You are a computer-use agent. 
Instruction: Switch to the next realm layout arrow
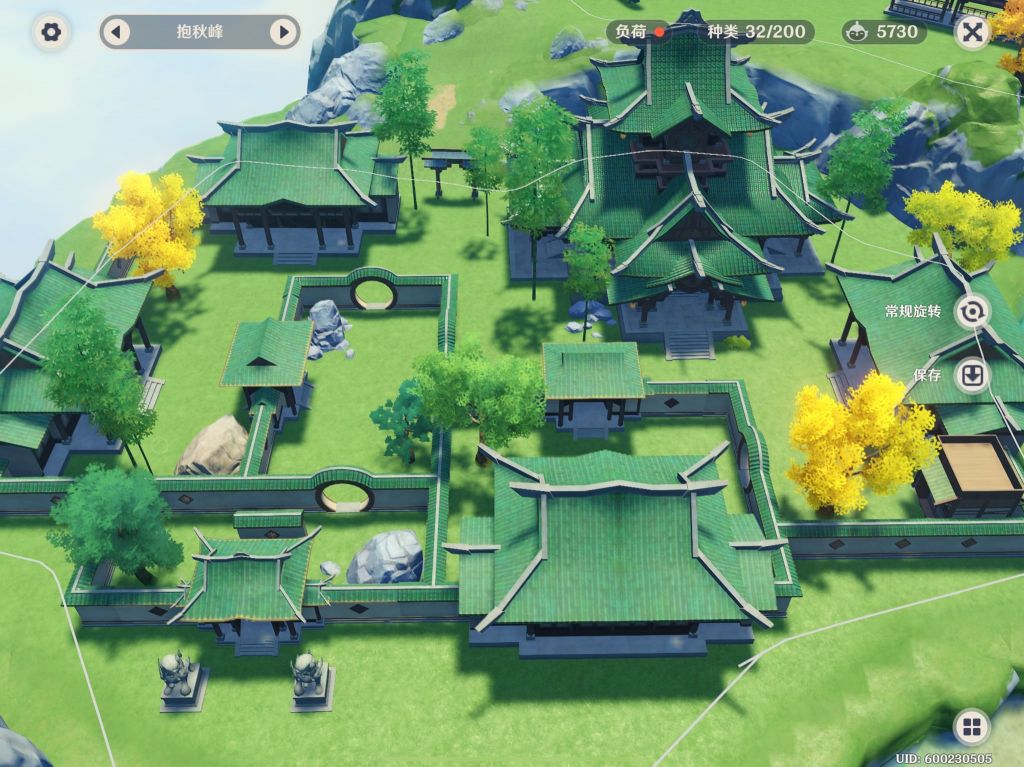[x=284, y=32]
